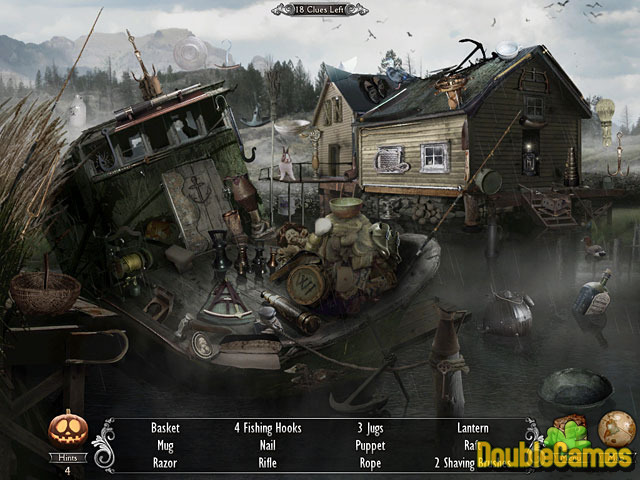
Task: Select Mug in the item list
Action: [165, 446]
